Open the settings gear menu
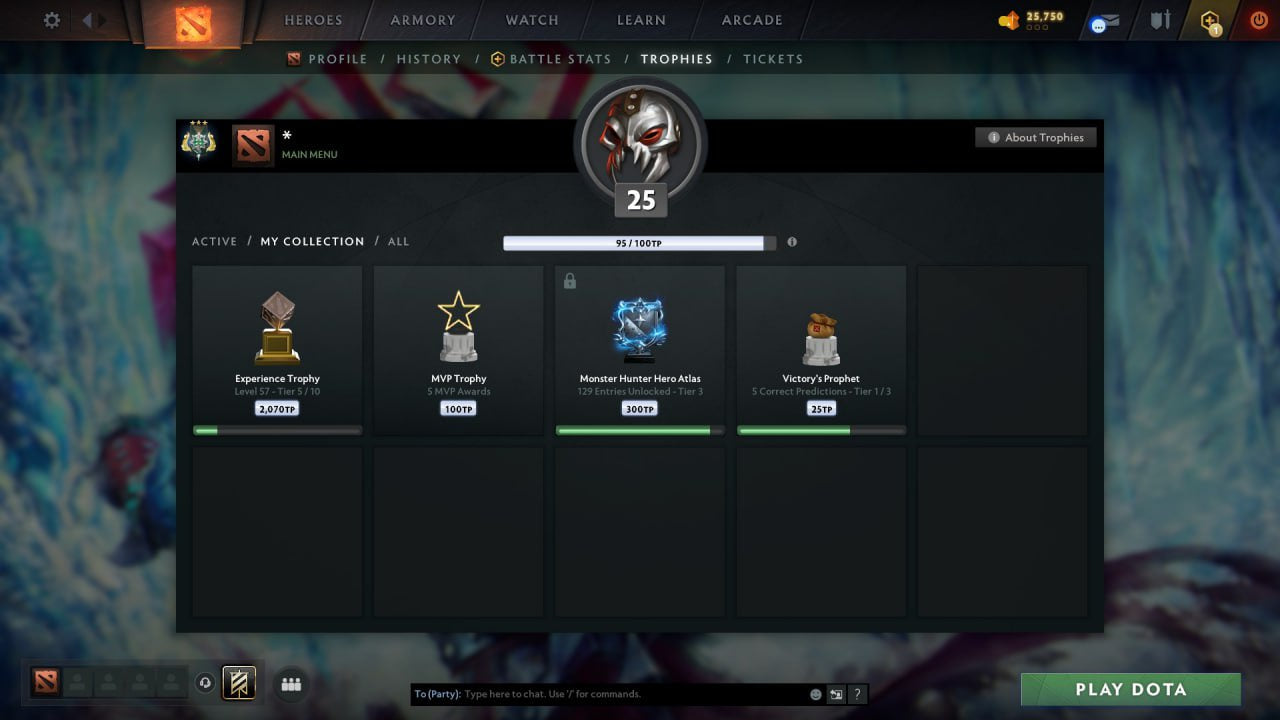 click(50, 20)
